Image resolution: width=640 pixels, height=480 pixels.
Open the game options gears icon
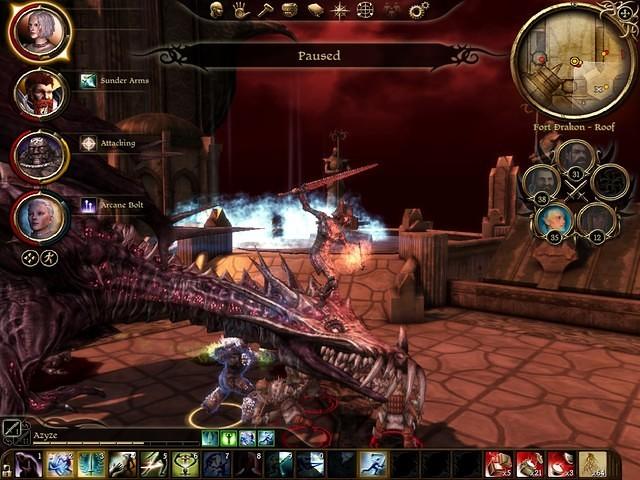pyautogui.click(x=418, y=10)
